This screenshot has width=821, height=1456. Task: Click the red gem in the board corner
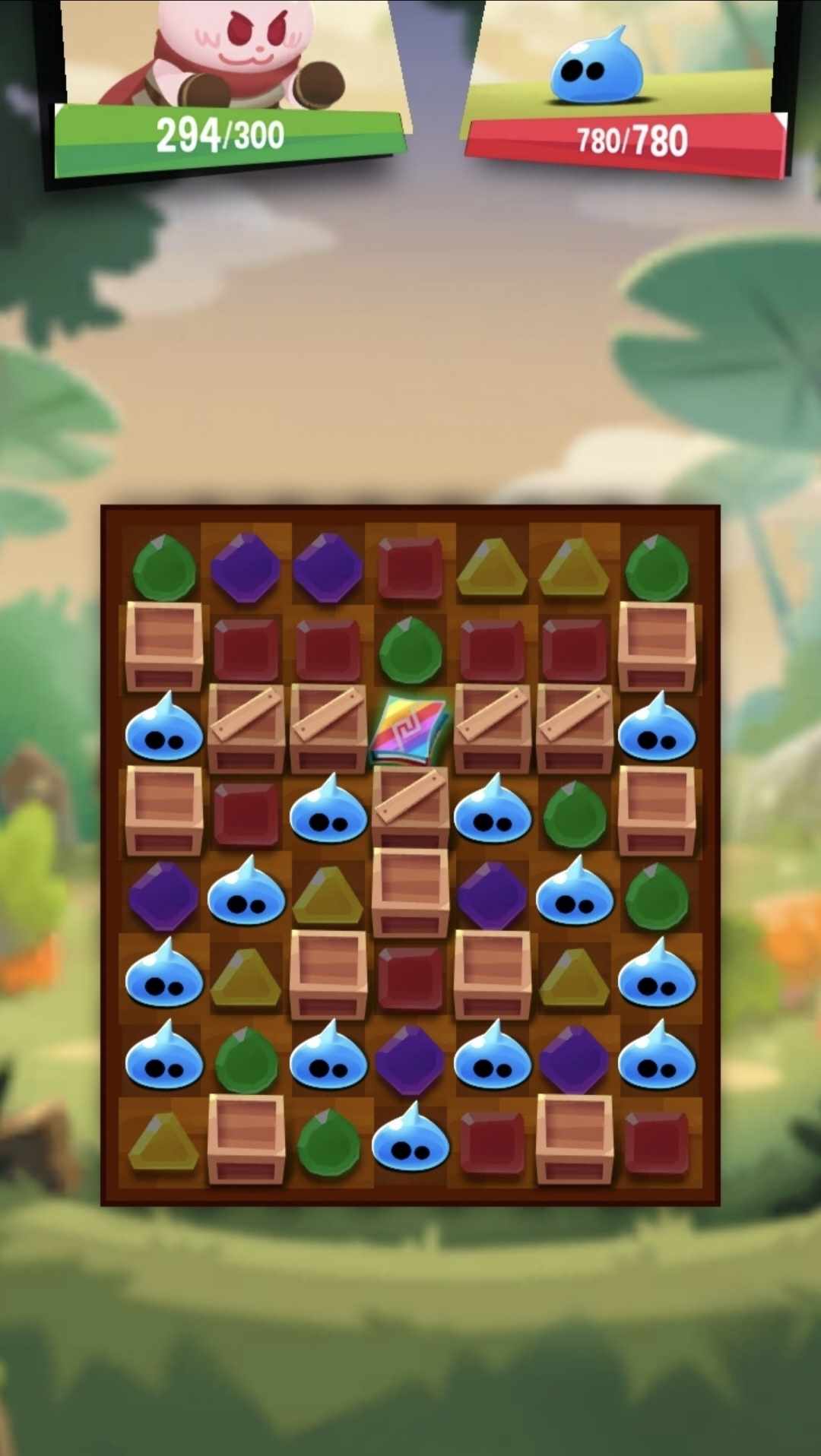tap(656, 1141)
